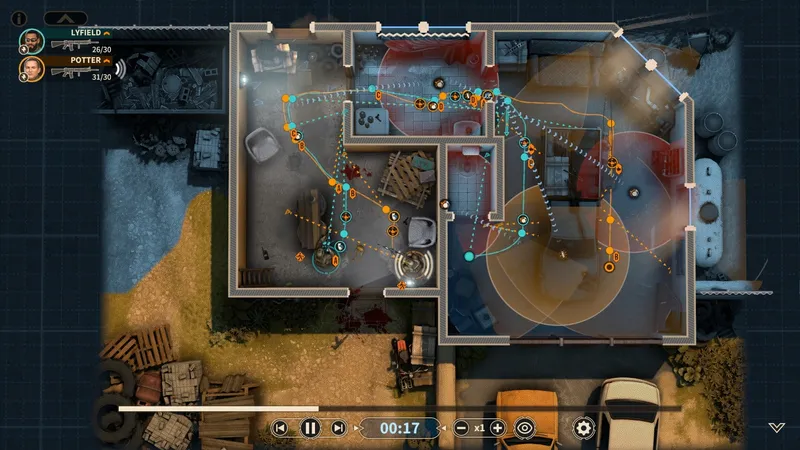This screenshot has height=450, width=800.
Task: Collapse the squad list with up arrow
Action: (65, 17)
